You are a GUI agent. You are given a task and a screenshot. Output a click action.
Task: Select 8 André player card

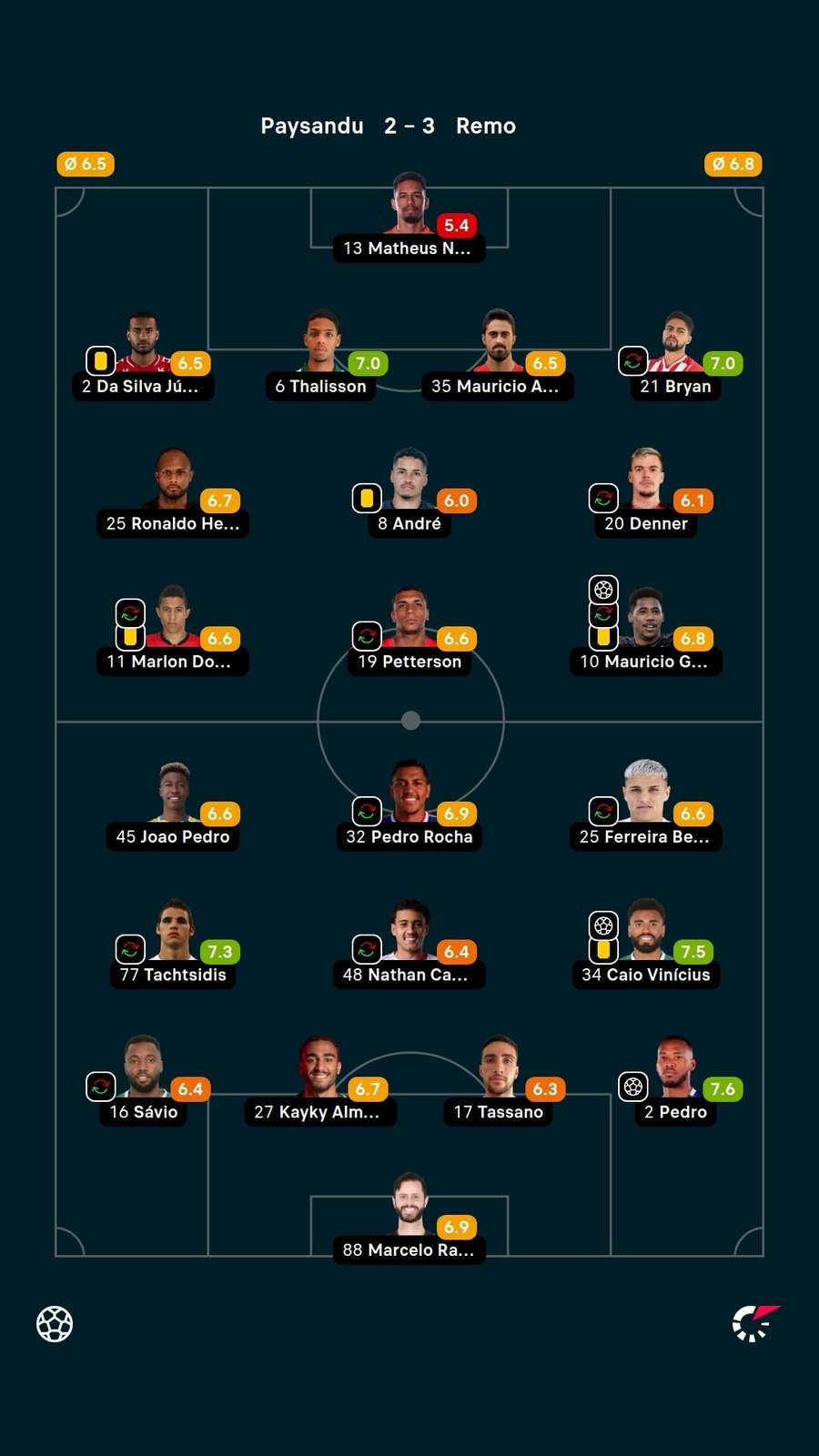[409, 494]
